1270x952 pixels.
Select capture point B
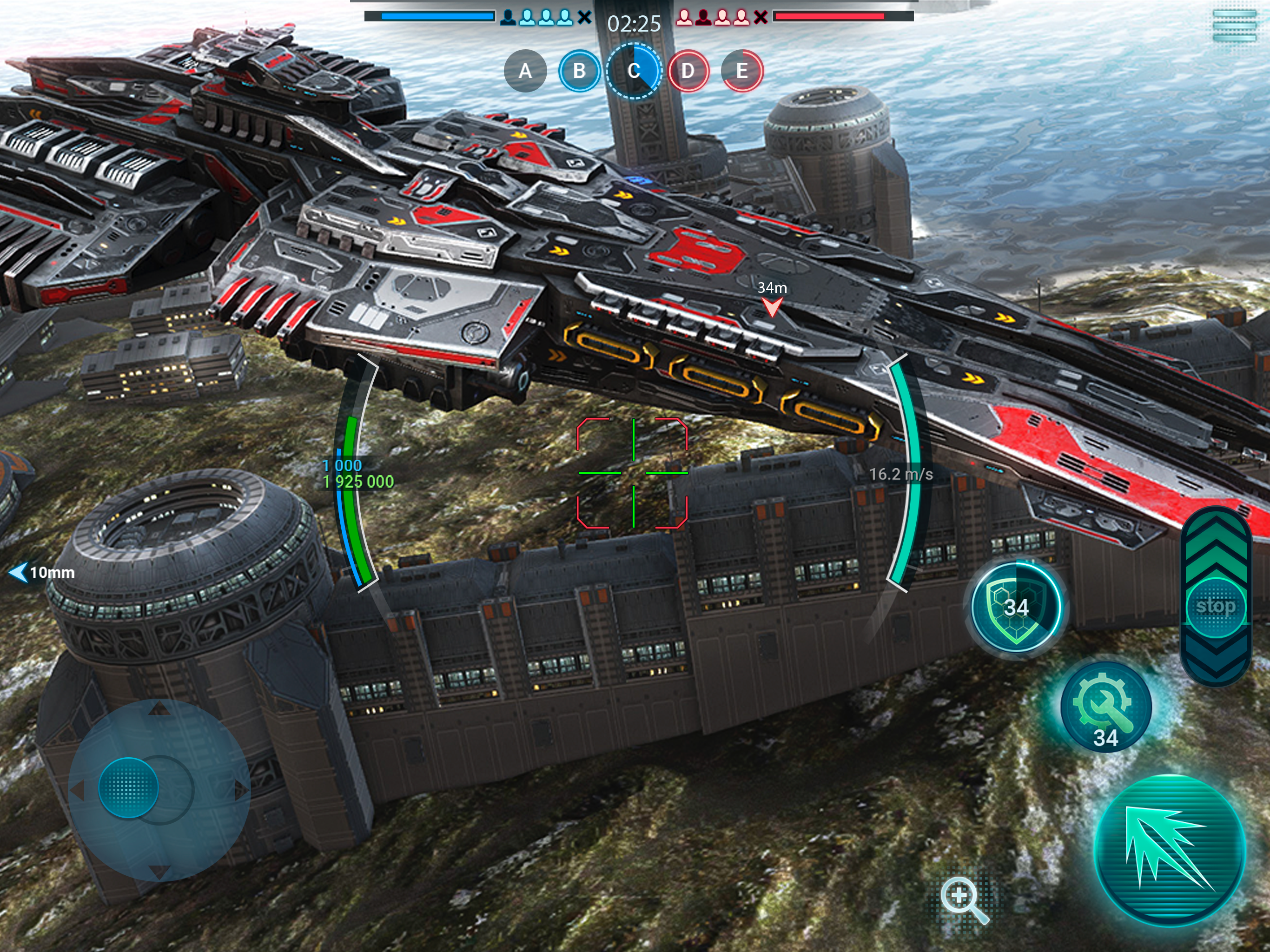tap(579, 71)
